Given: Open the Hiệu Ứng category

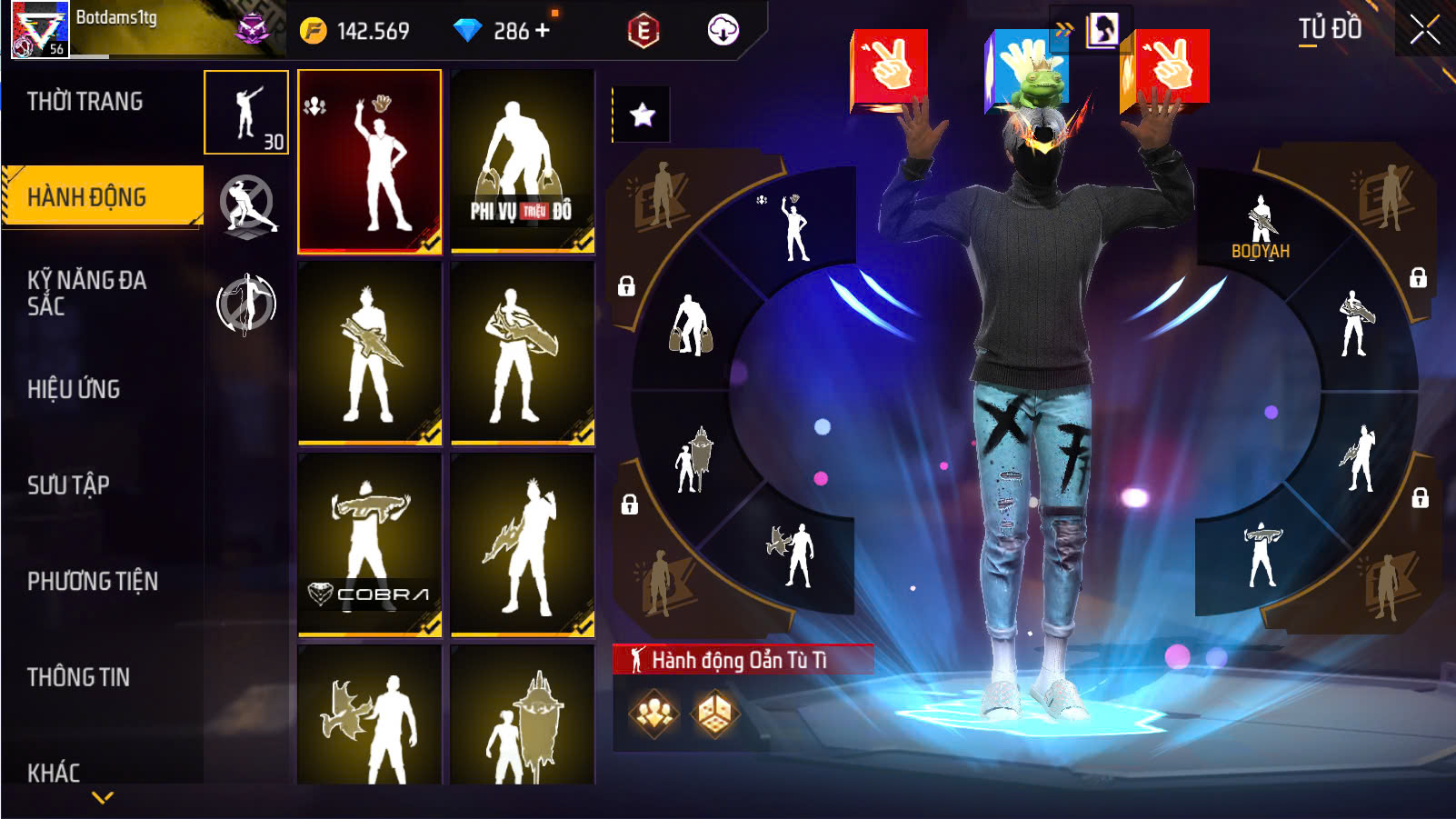Looking at the screenshot, I should [74, 389].
